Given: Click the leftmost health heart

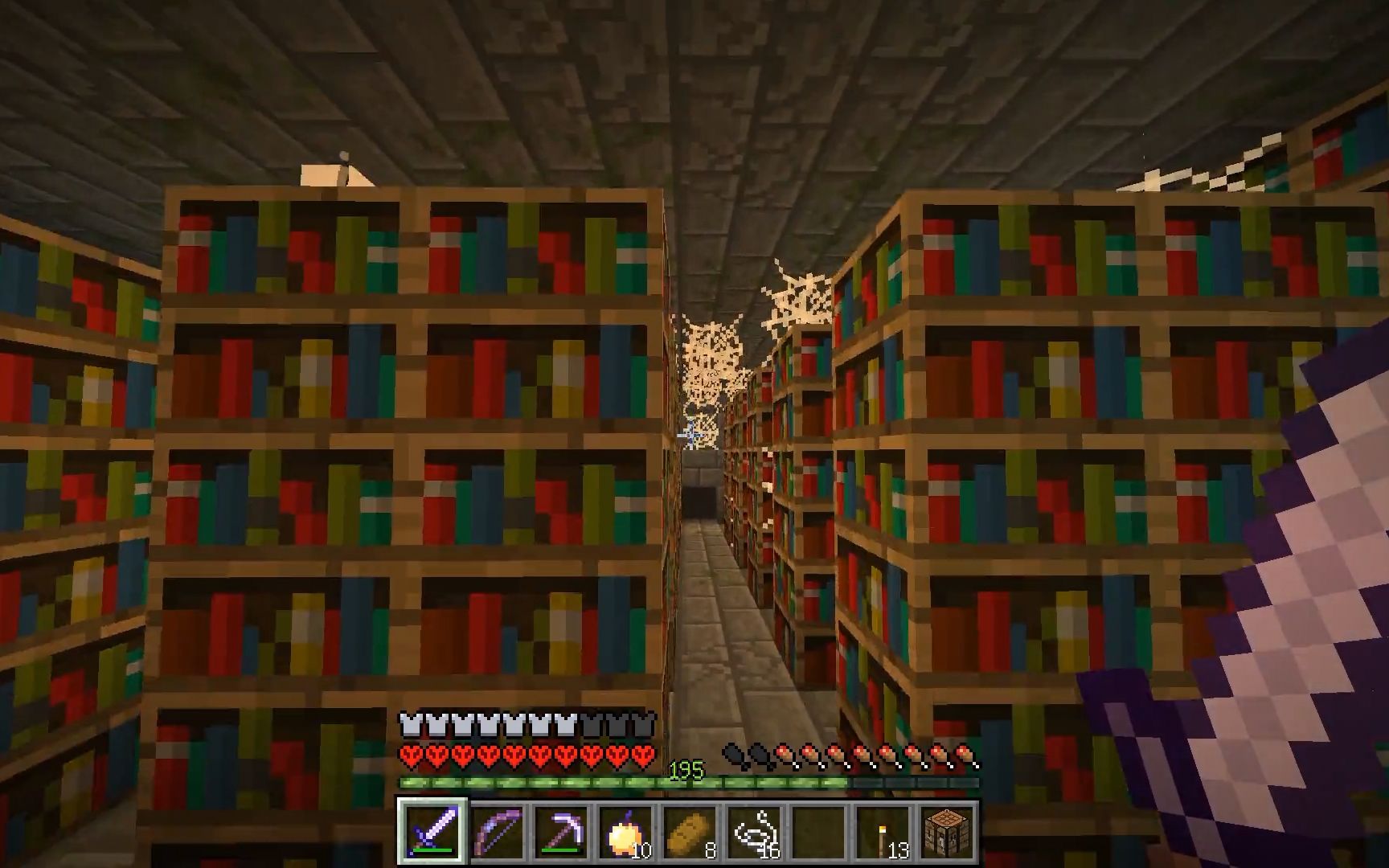Looking at the screenshot, I should [408, 754].
